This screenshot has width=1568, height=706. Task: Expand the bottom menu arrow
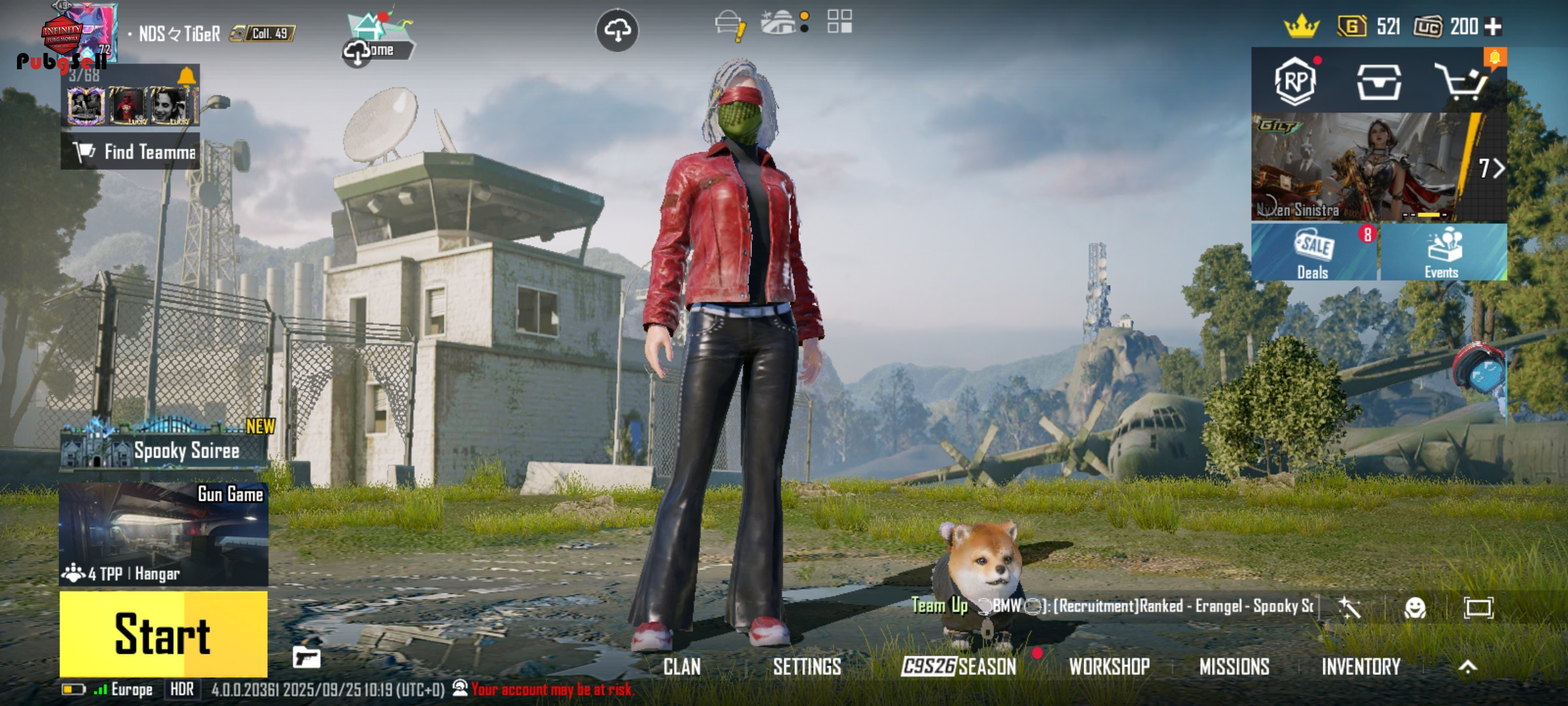[1467, 667]
